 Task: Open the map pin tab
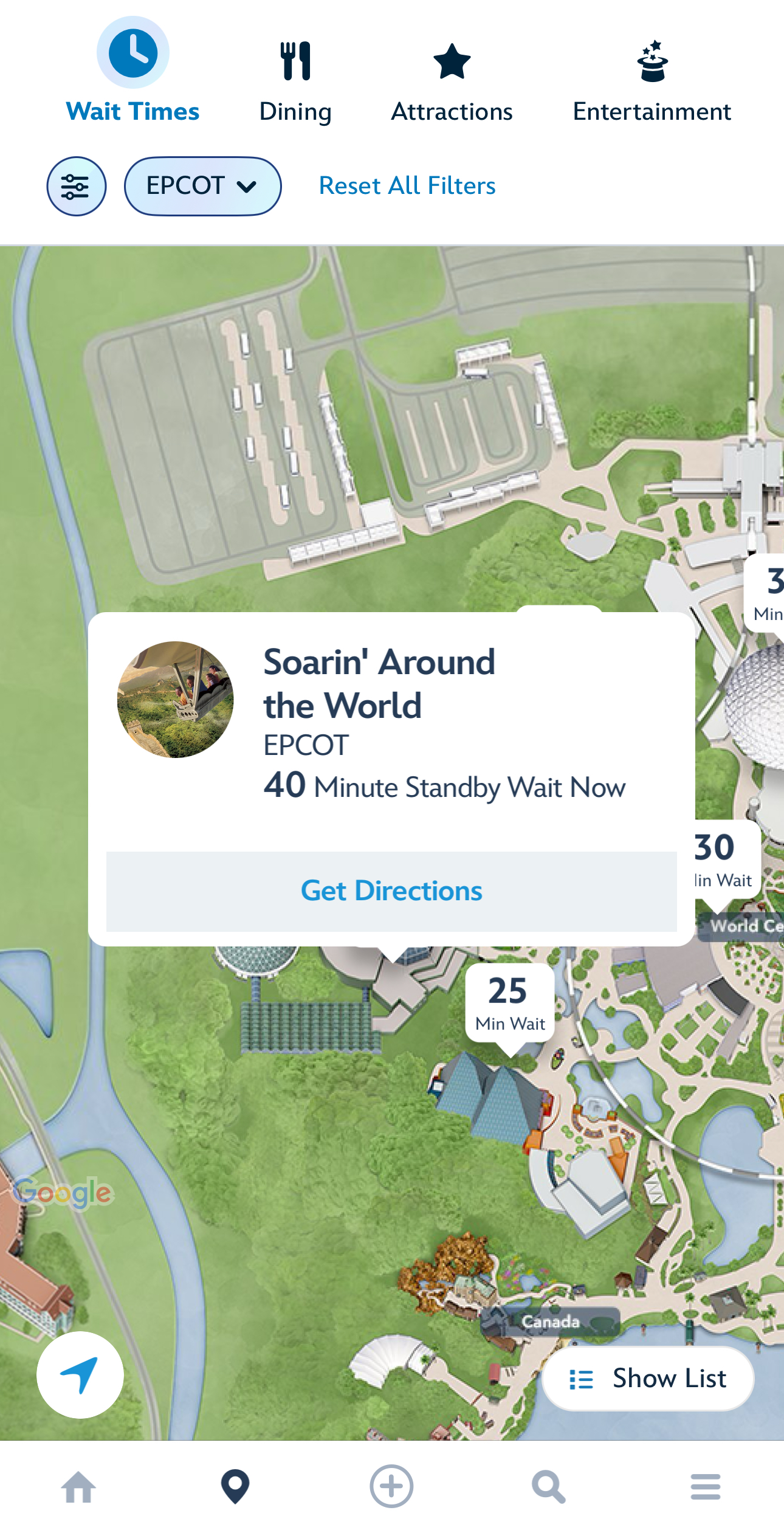[235, 1487]
